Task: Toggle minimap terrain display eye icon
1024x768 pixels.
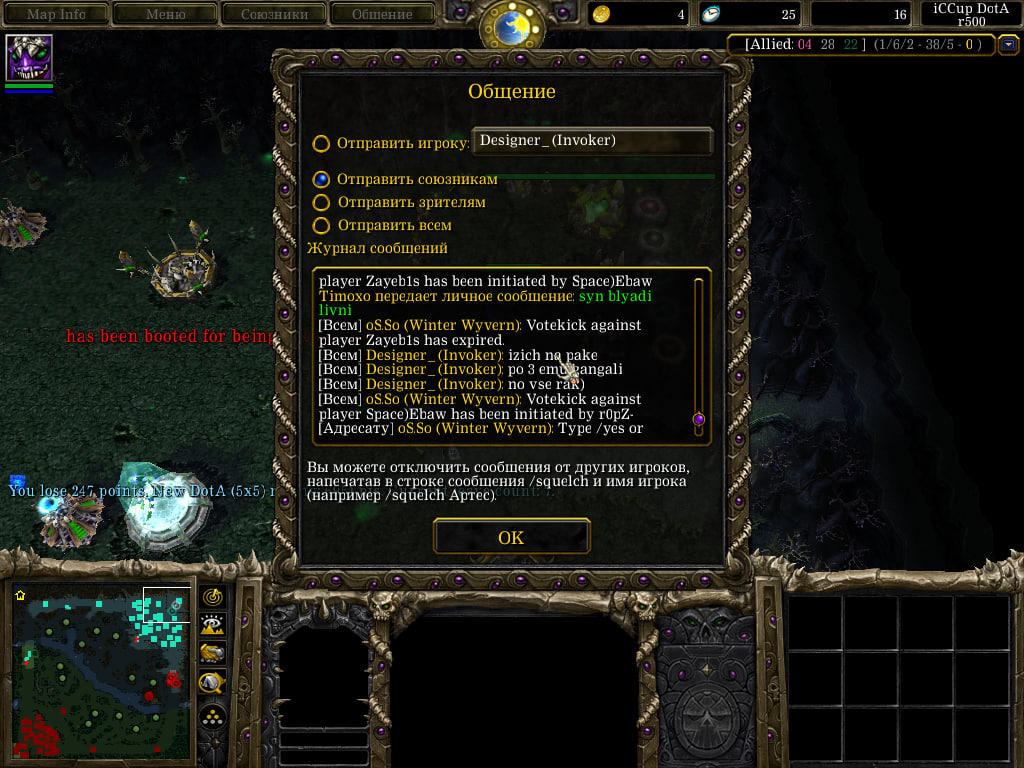Action: click(212, 626)
